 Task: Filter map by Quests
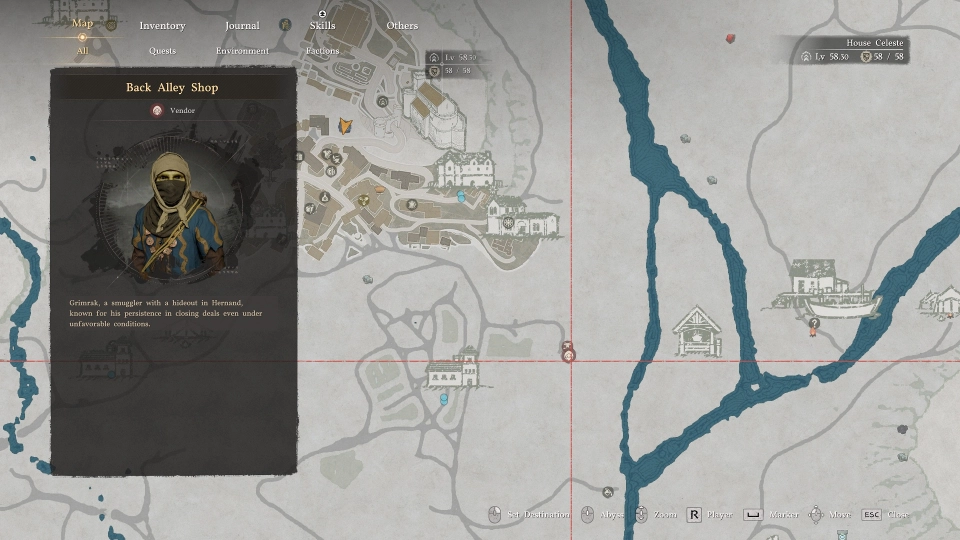[162, 50]
